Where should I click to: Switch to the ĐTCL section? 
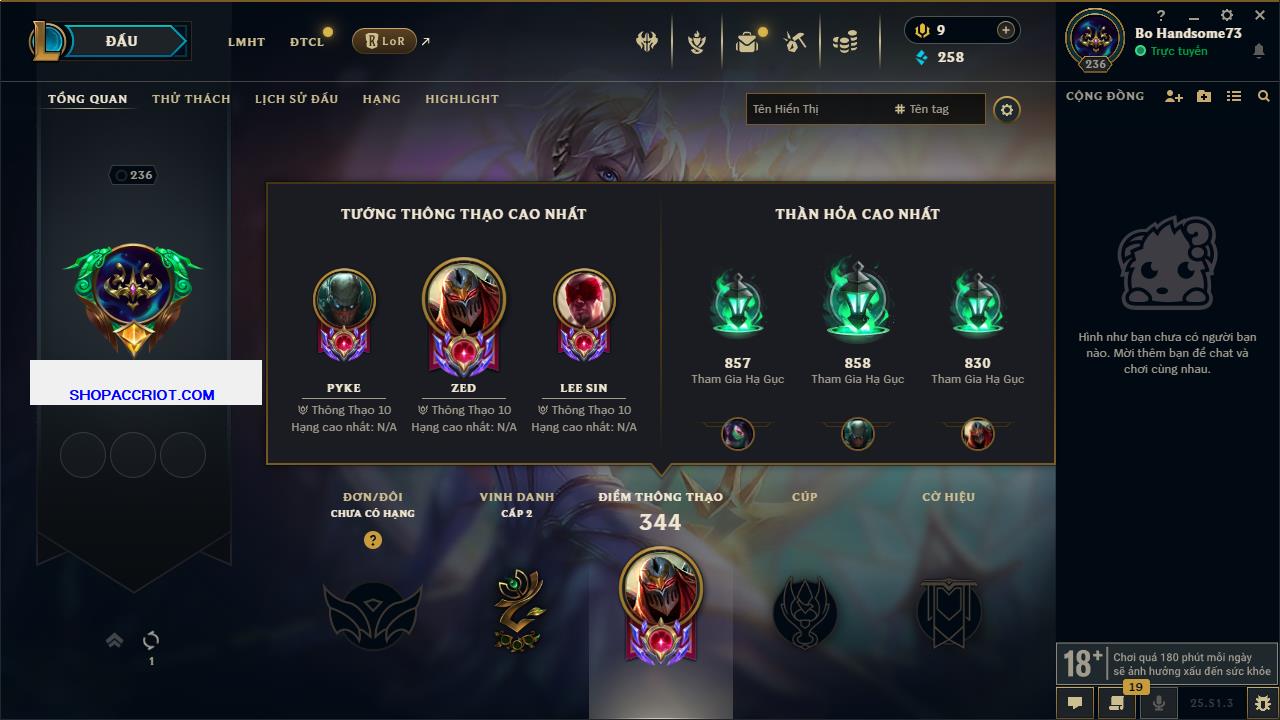[307, 42]
